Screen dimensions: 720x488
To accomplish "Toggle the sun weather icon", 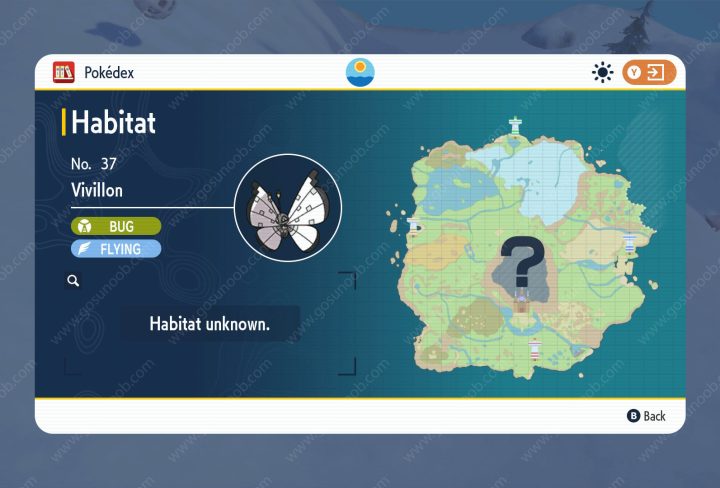I will click(x=602, y=73).
